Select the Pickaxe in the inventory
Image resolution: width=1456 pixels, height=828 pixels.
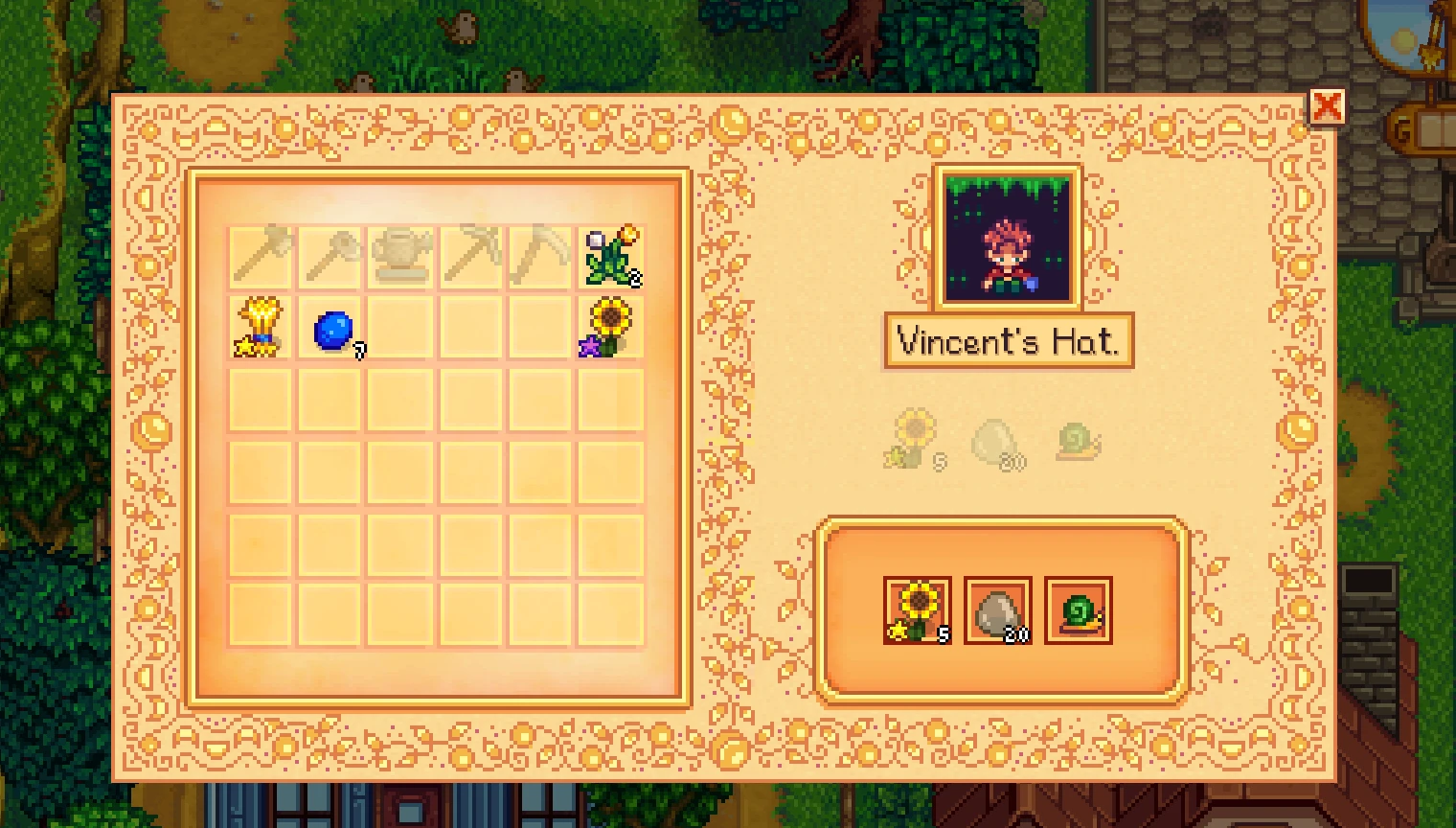point(471,255)
